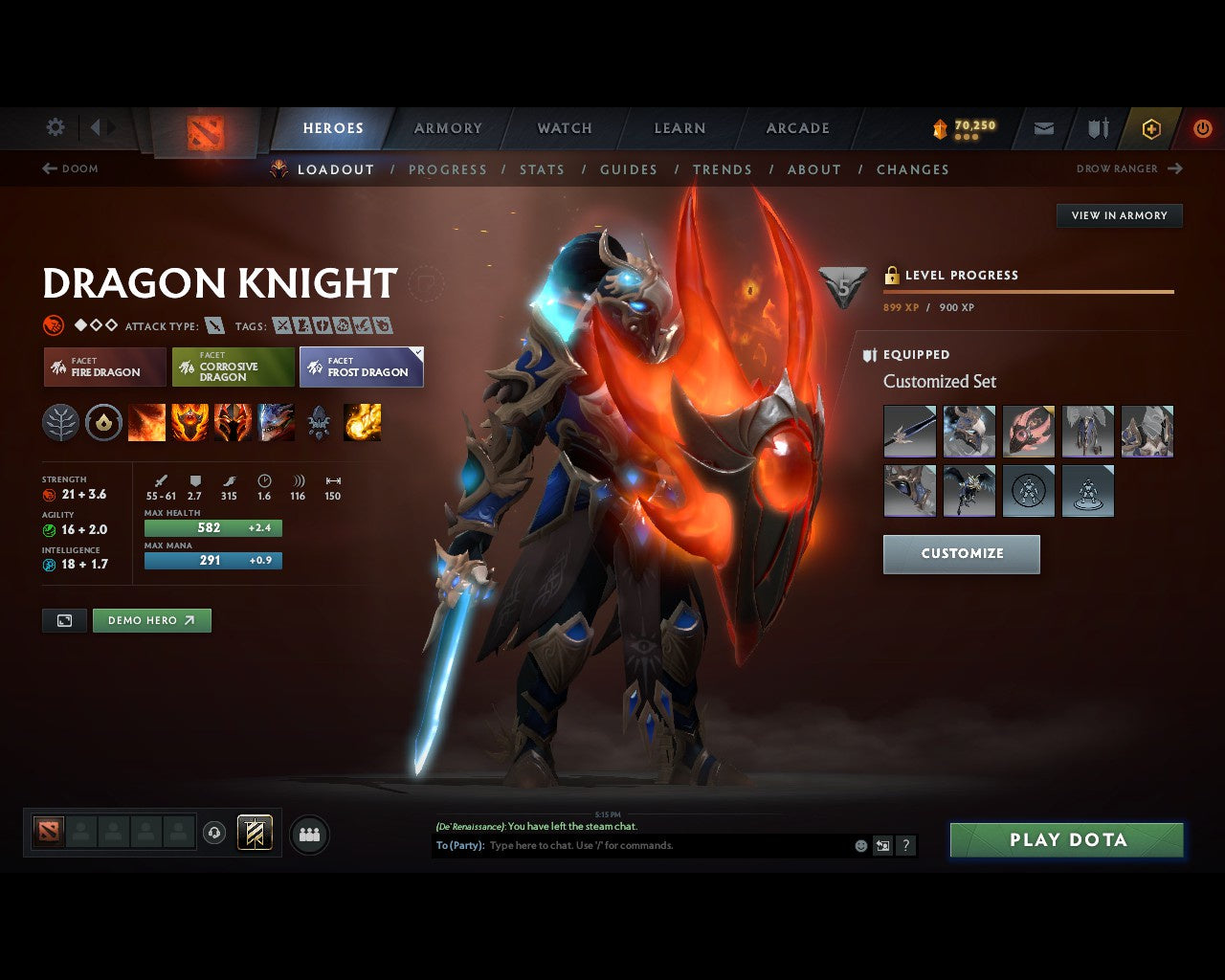Open the Watch menu

(564, 127)
